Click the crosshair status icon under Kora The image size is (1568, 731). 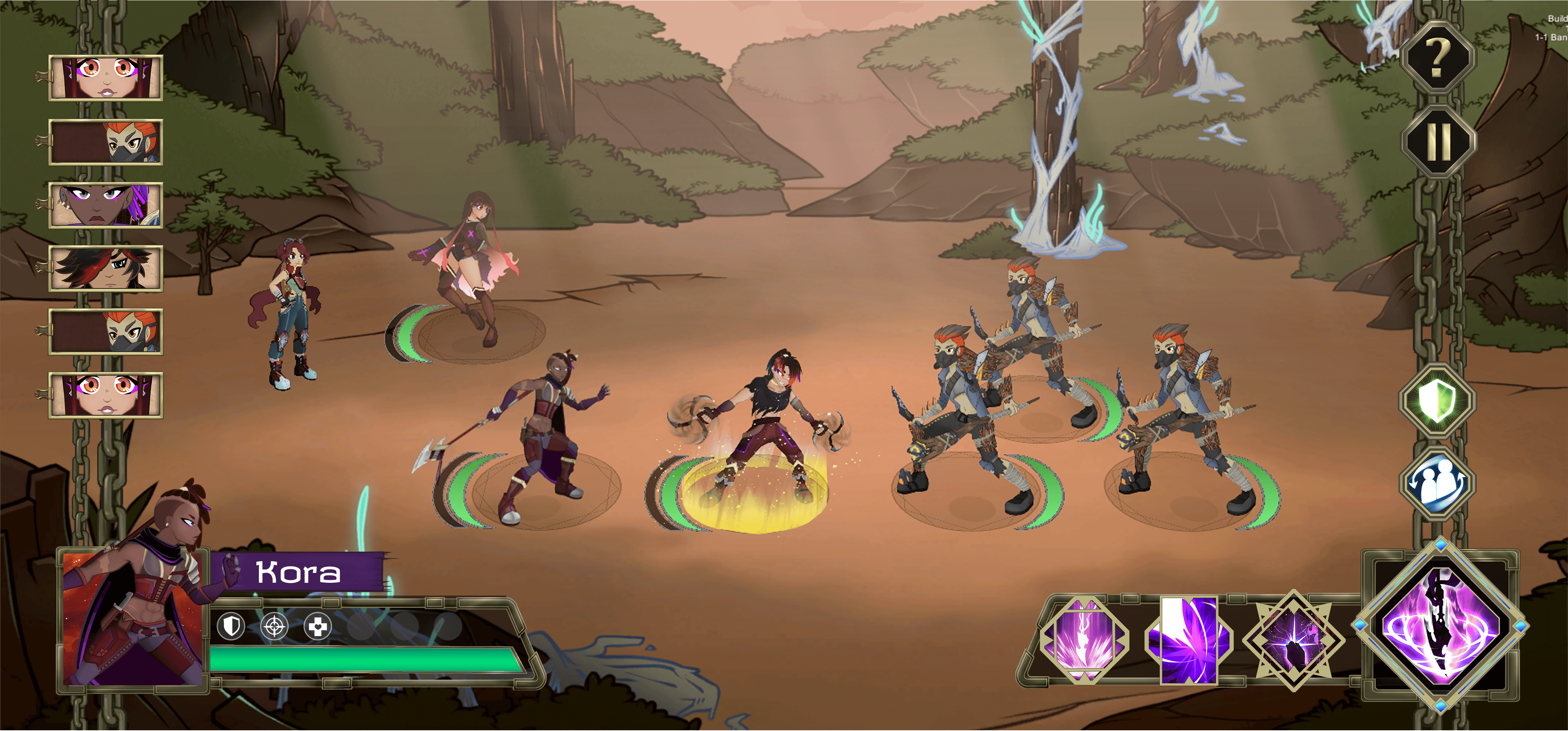point(274,626)
